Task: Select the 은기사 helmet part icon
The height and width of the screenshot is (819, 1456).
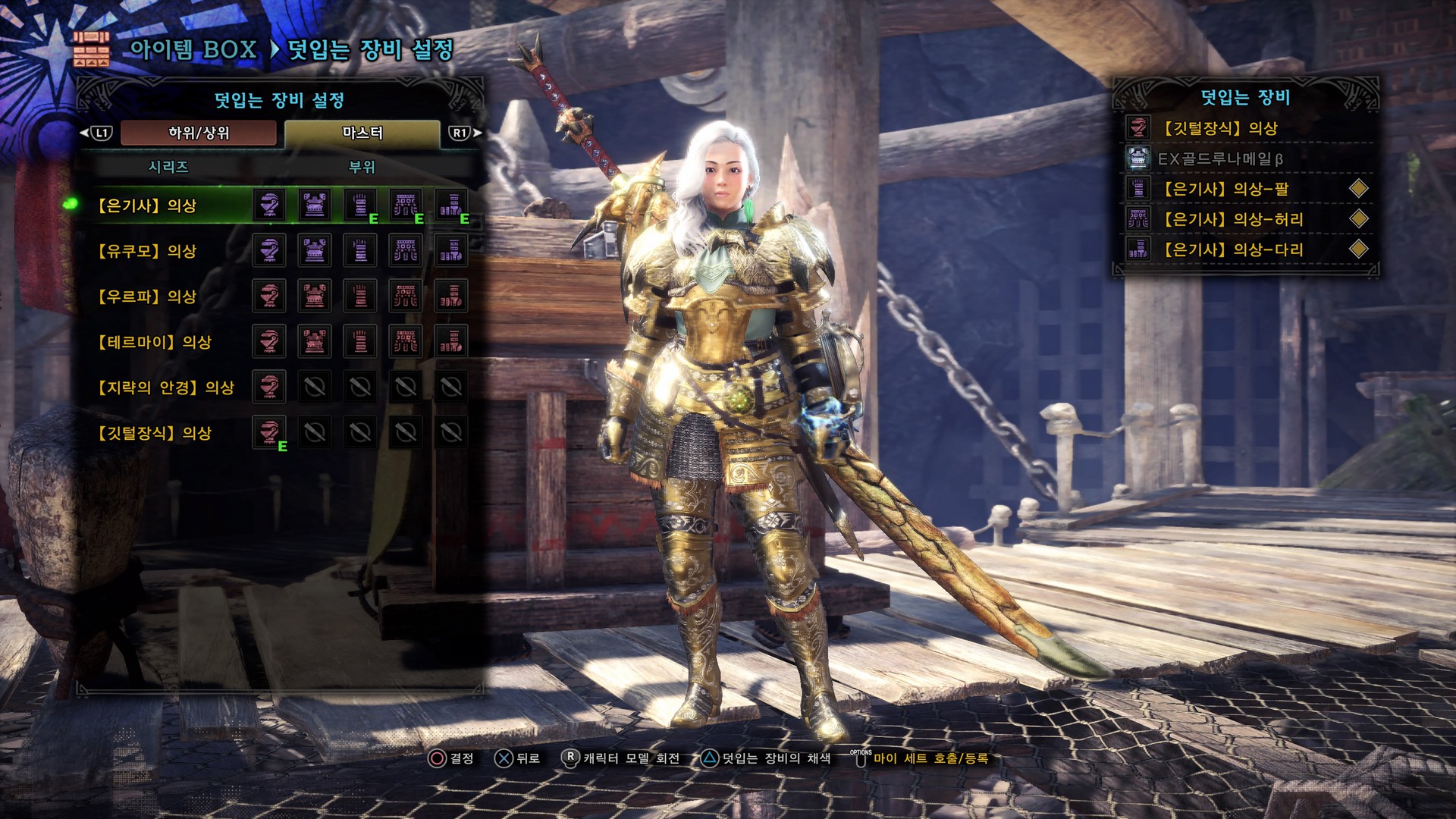Action: (x=269, y=205)
